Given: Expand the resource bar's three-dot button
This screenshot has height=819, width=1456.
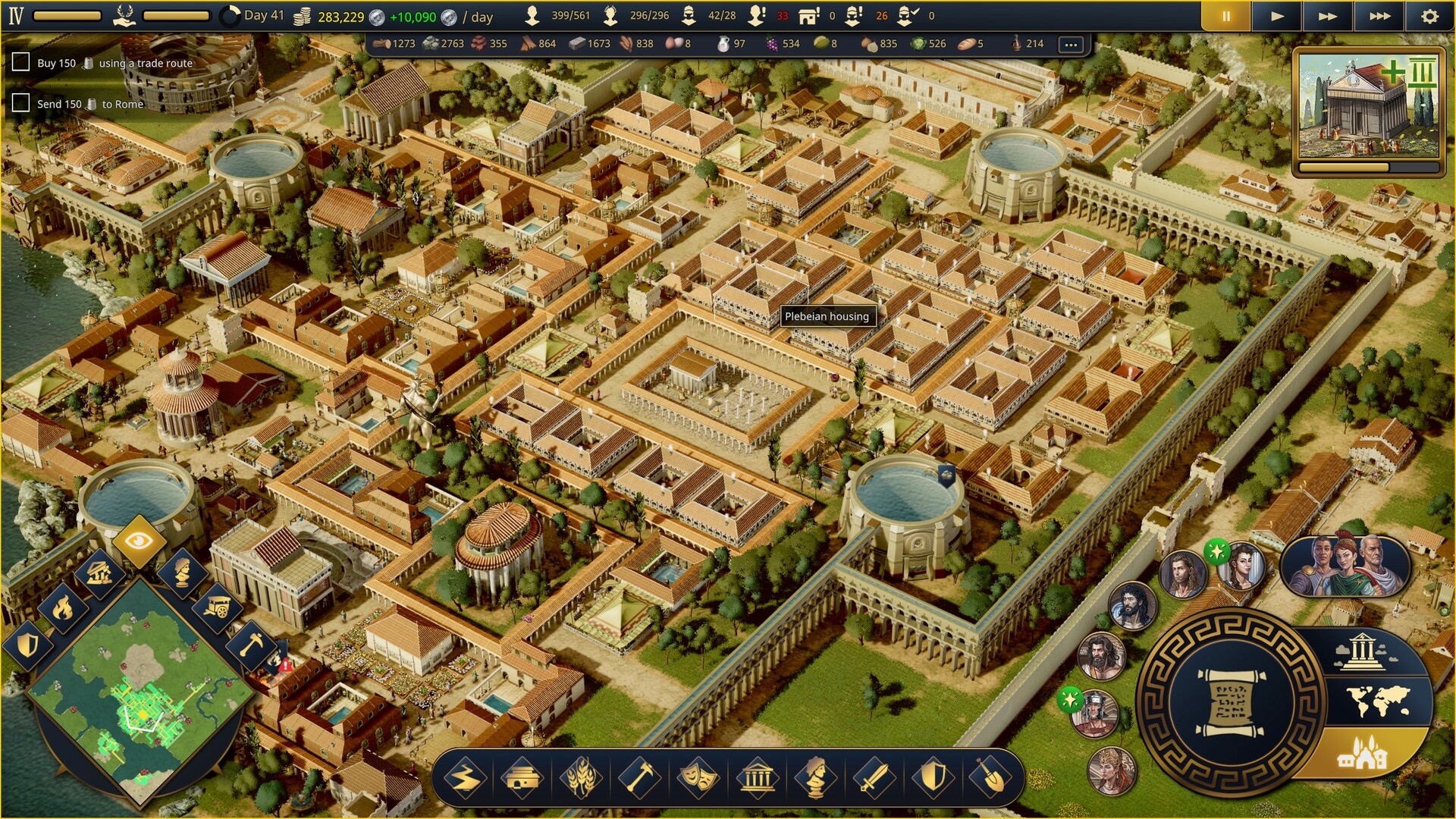Looking at the screenshot, I should [1071, 44].
